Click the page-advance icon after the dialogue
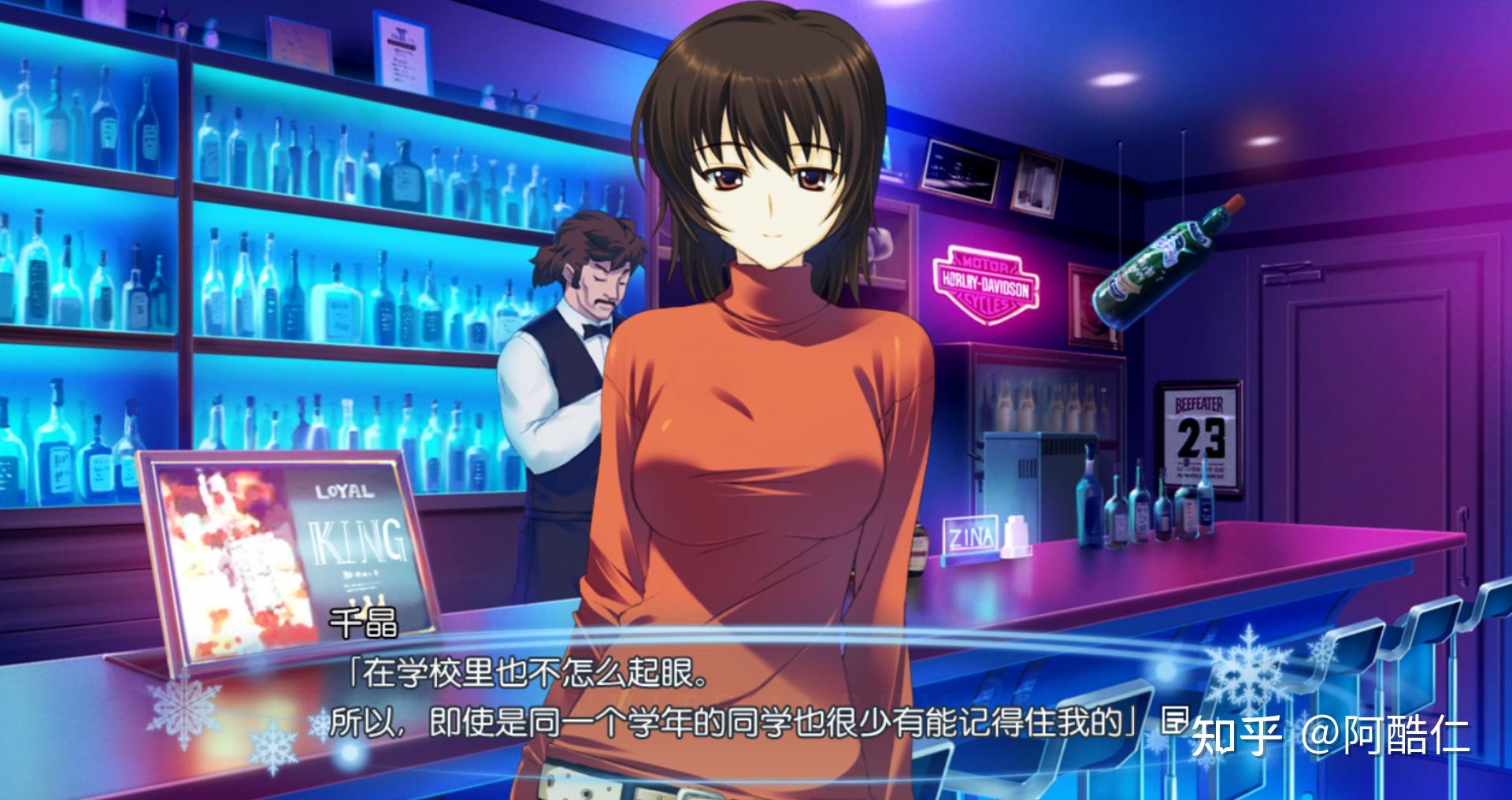Viewport: 1512px width, 800px height. click(1175, 720)
